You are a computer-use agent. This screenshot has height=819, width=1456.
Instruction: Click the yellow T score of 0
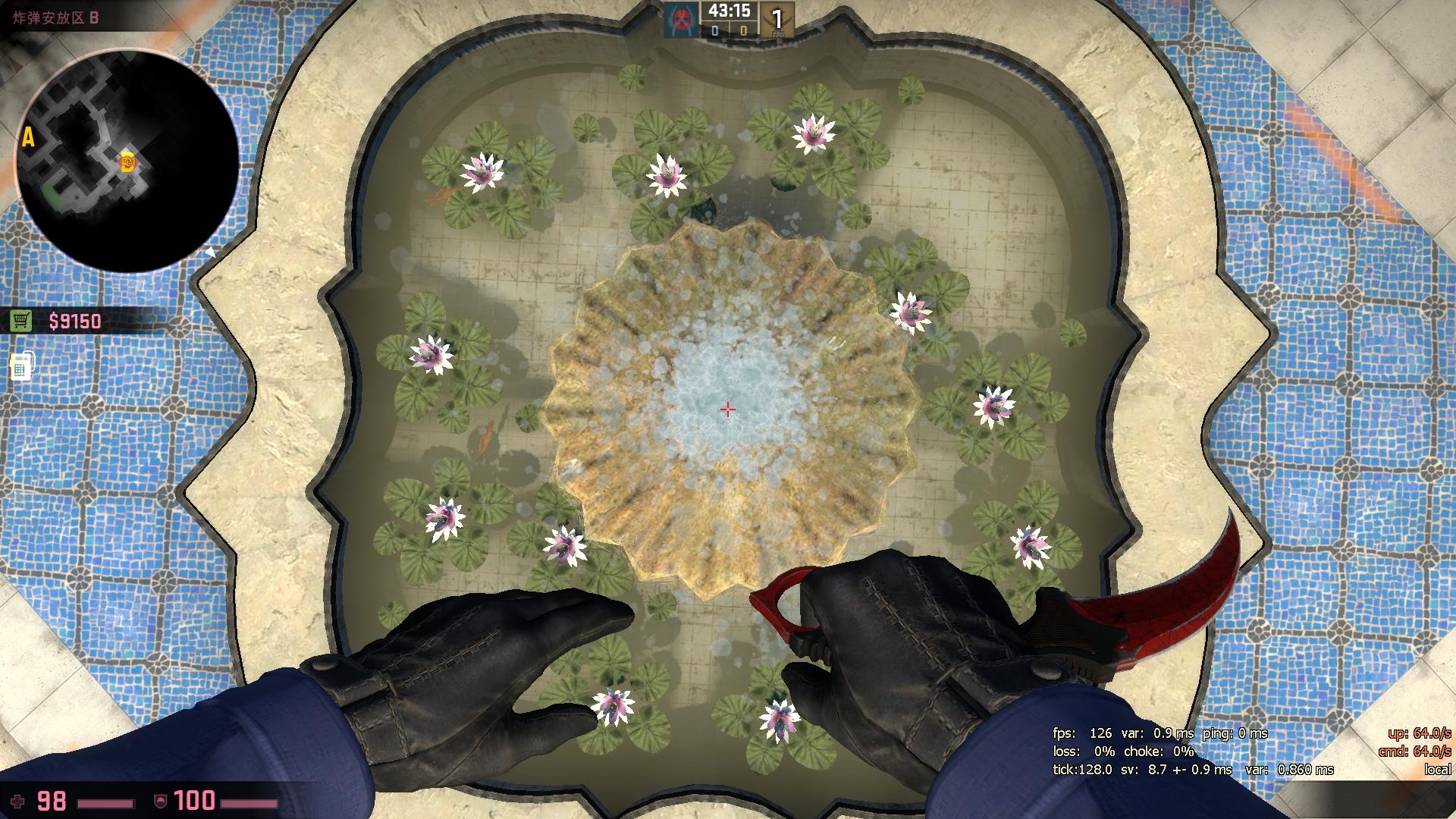coord(744,32)
